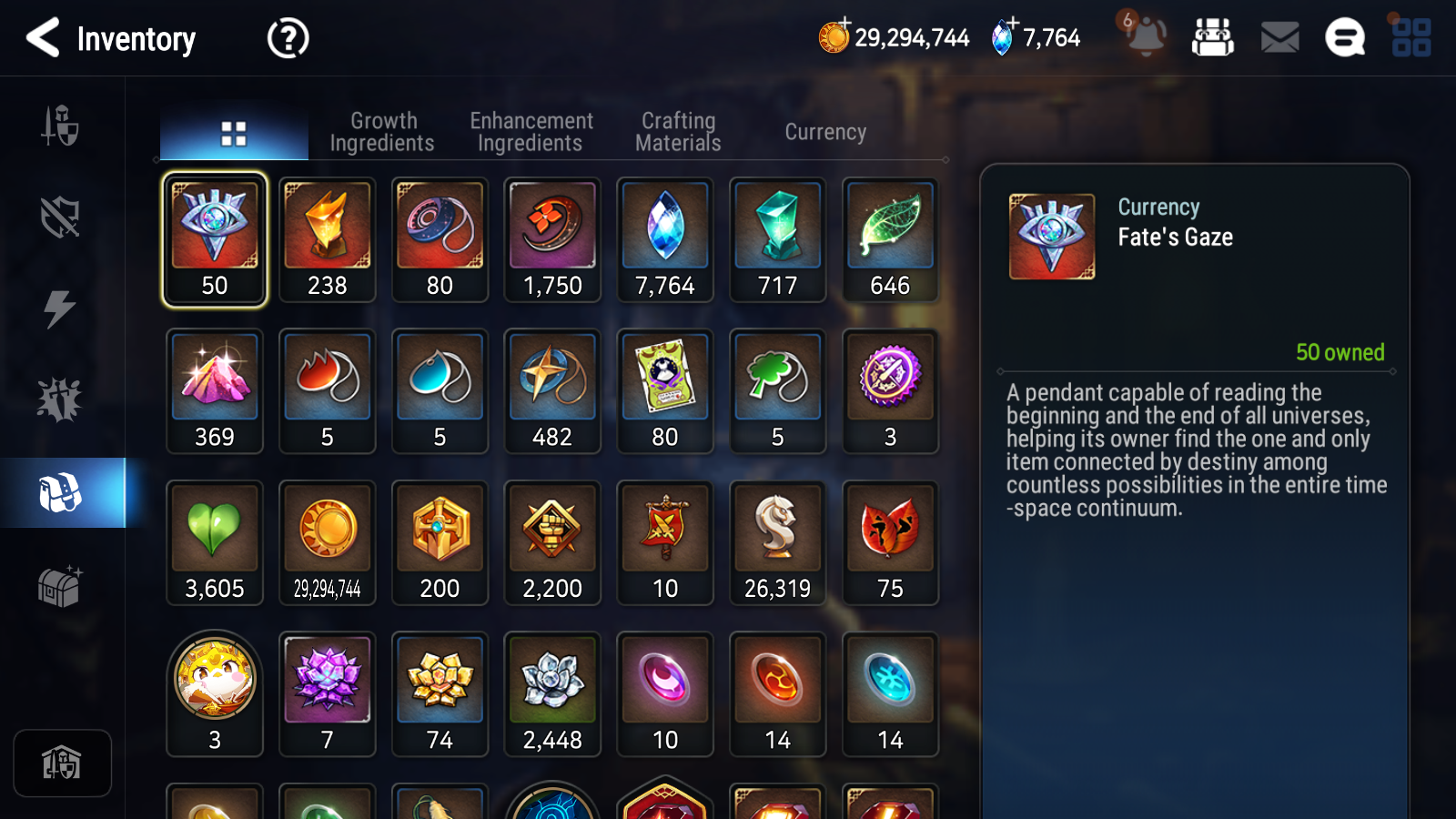Open the notification bell icon
Viewport: 1456px width, 819px height.
point(1145,36)
